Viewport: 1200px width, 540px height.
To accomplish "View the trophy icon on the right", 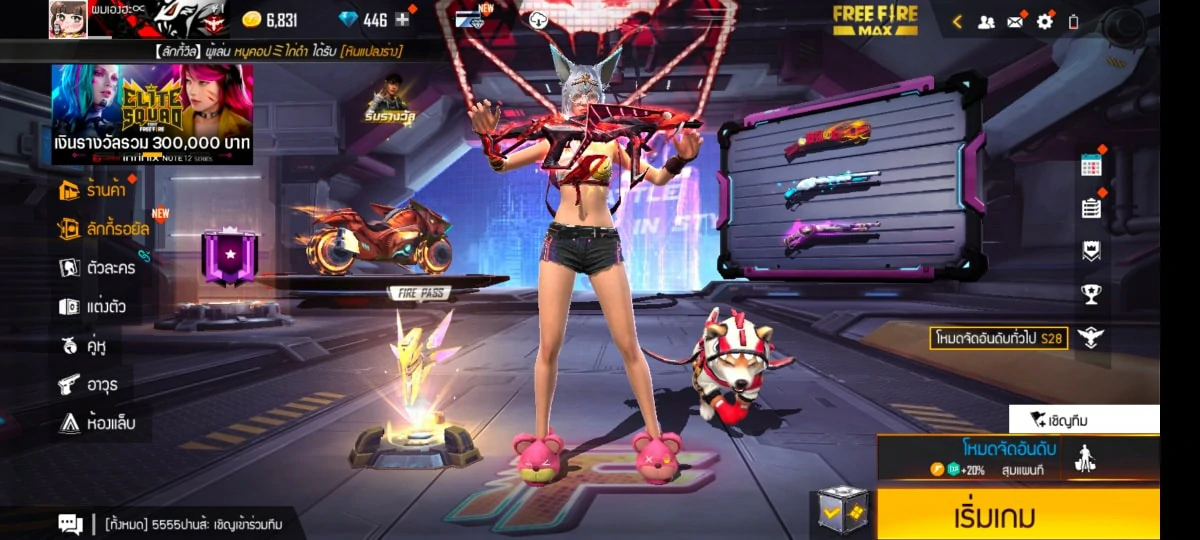I will [1091, 294].
